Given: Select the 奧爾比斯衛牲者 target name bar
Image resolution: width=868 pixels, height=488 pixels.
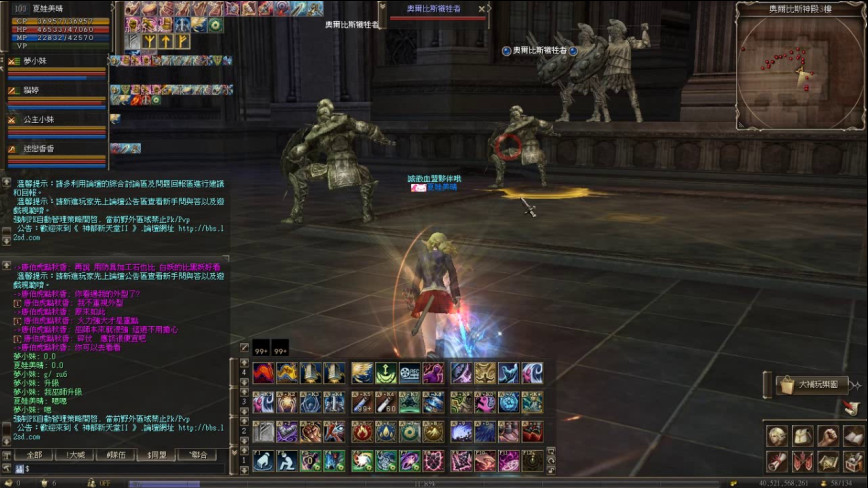Looking at the screenshot, I should point(433,8).
